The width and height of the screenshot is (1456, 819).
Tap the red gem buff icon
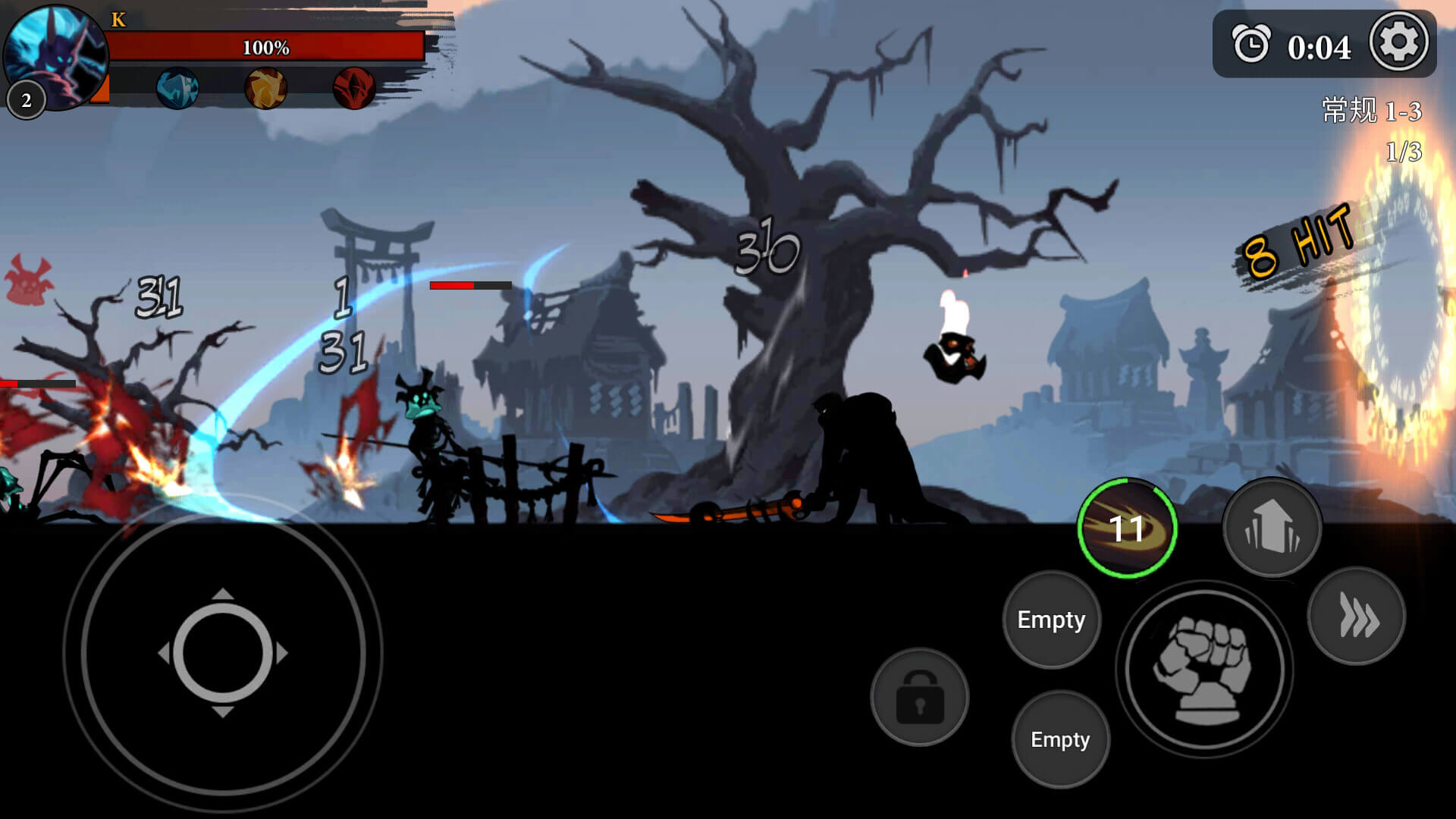pyautogui.click(x=353, y=89)
